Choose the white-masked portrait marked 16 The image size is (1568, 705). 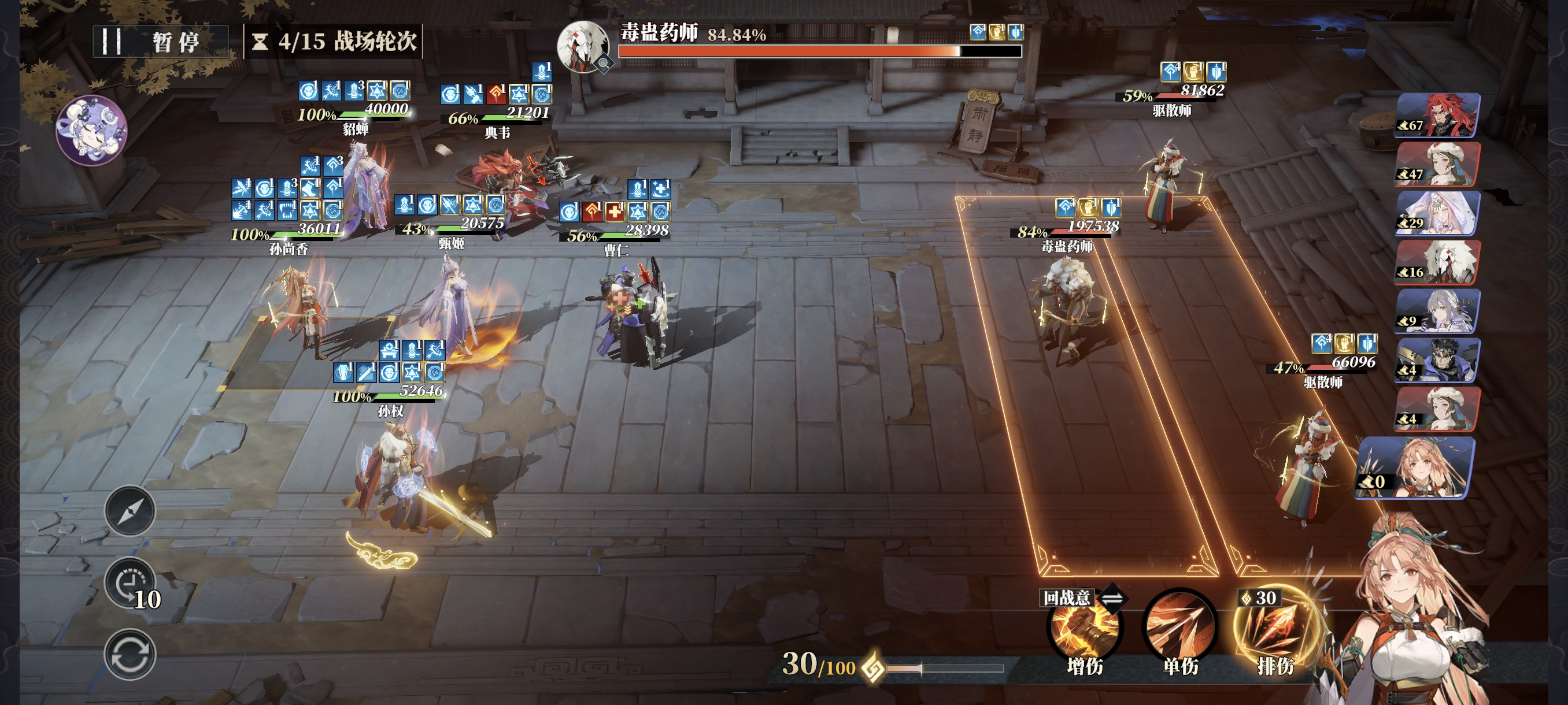(1437, 262)
